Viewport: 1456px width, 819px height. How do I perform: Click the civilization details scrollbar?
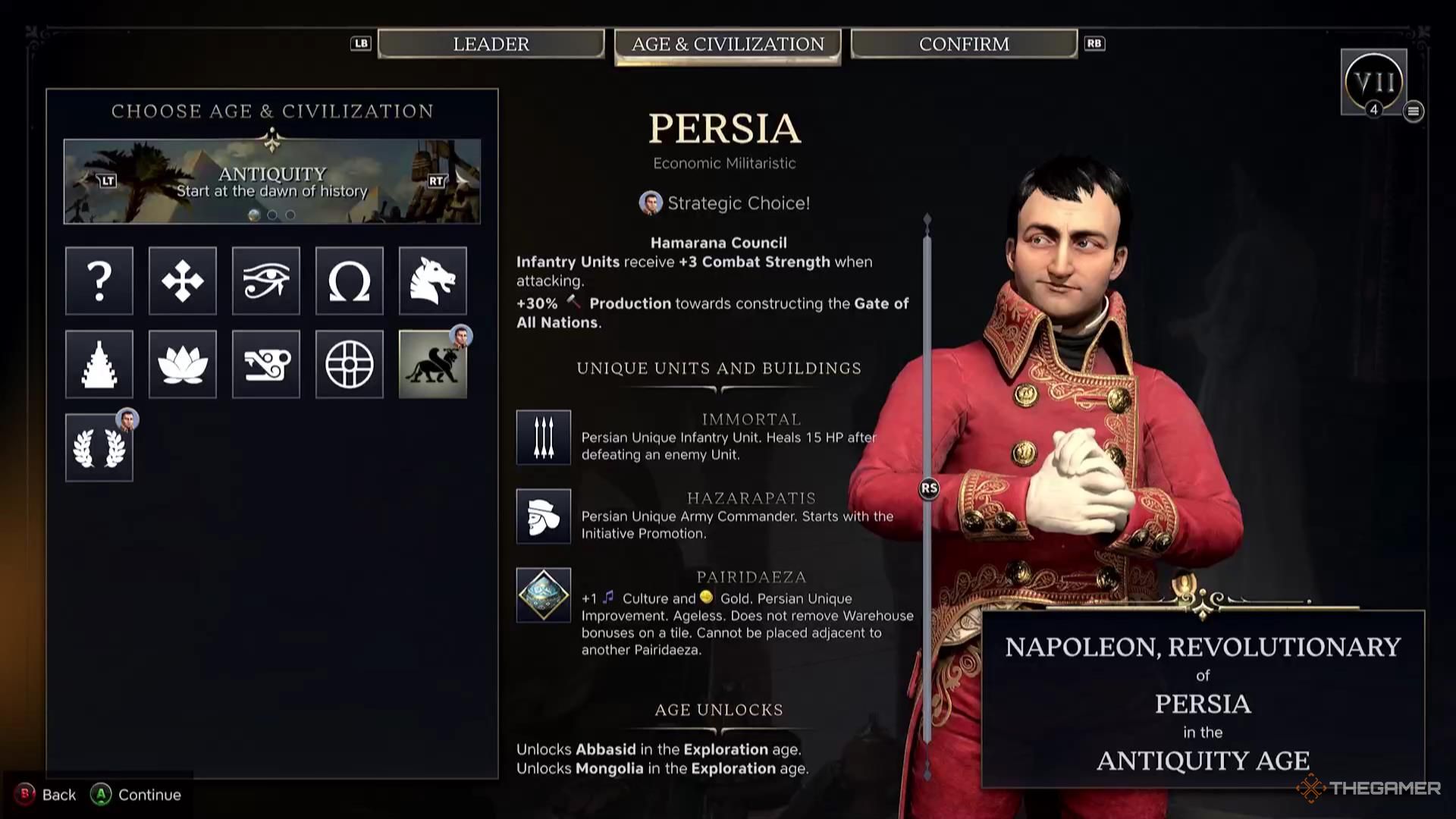927,488
